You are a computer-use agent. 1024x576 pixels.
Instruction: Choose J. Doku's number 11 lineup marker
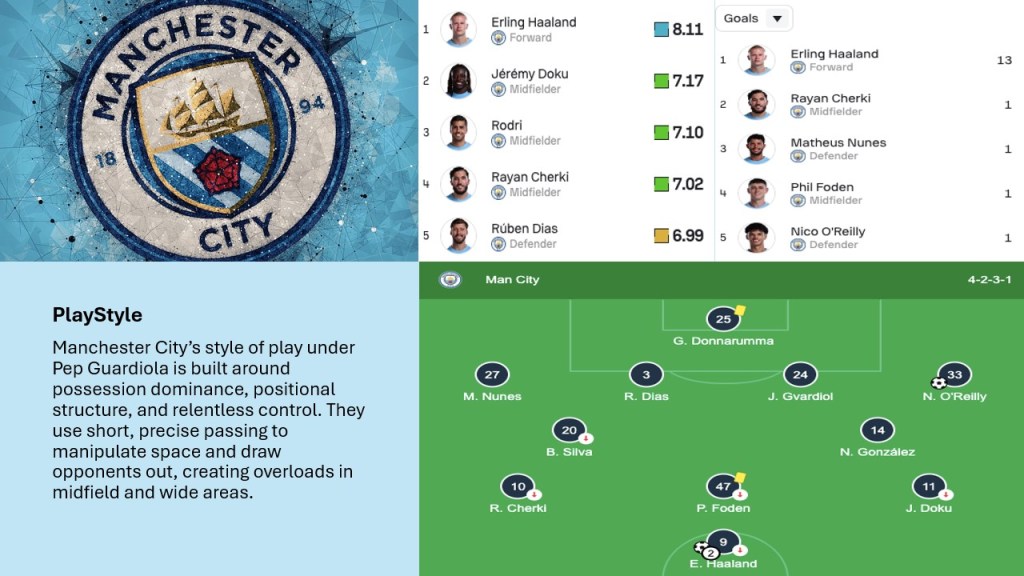(x=928, y=487)
